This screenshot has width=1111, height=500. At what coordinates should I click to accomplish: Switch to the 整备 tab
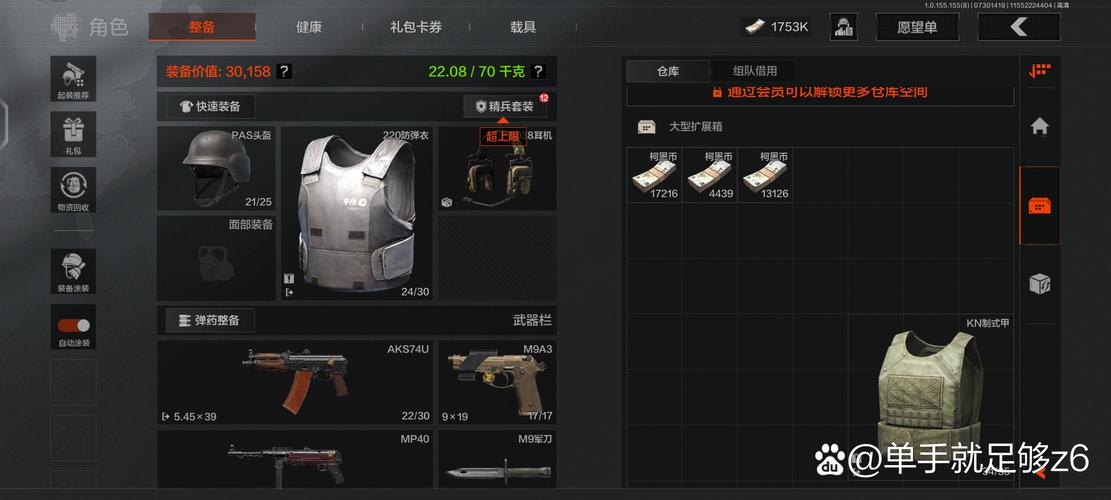(x=201, y=27)
